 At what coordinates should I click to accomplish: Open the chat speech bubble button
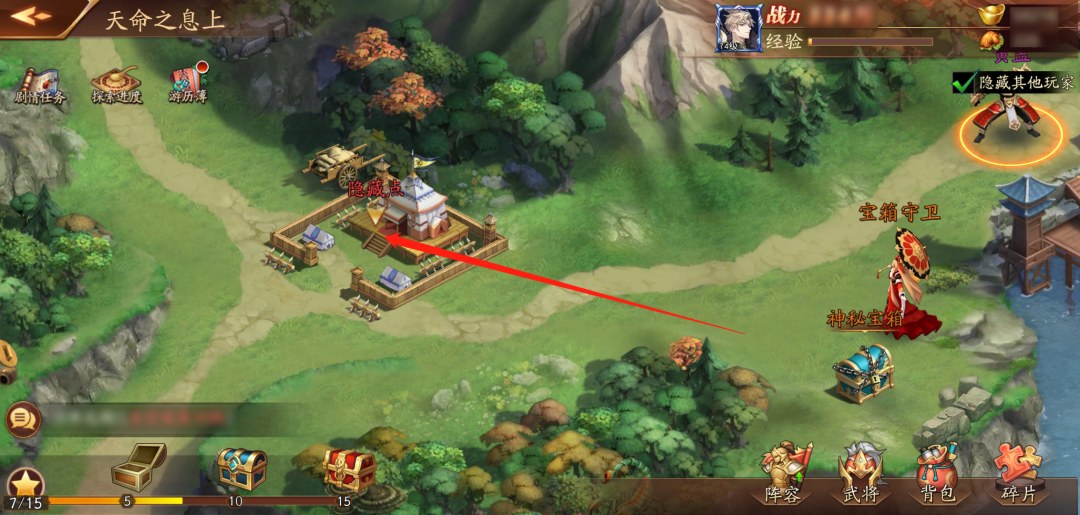(x=20, y=419)
